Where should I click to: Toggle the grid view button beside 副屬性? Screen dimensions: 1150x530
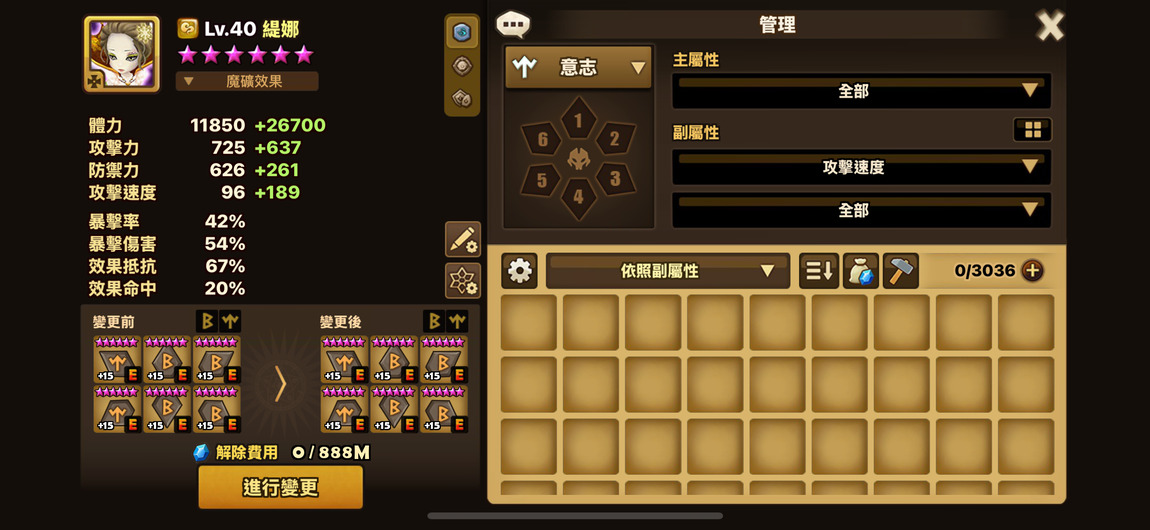[1032, 130]
